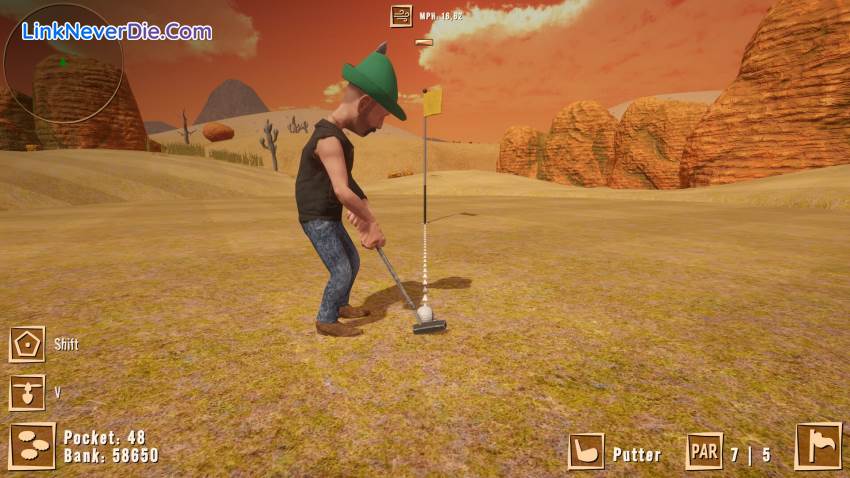The width and height of the screenshot is (850, 478).
Task: Click the circular minimap
Action: tap(63, 63)
